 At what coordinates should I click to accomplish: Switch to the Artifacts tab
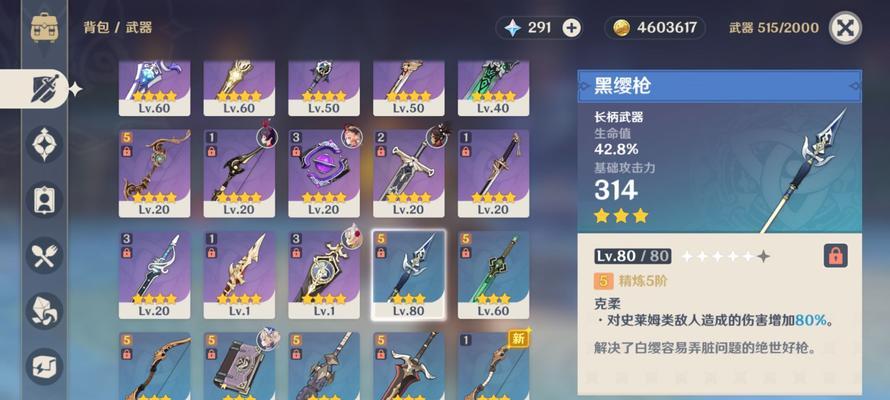[44, 145]
